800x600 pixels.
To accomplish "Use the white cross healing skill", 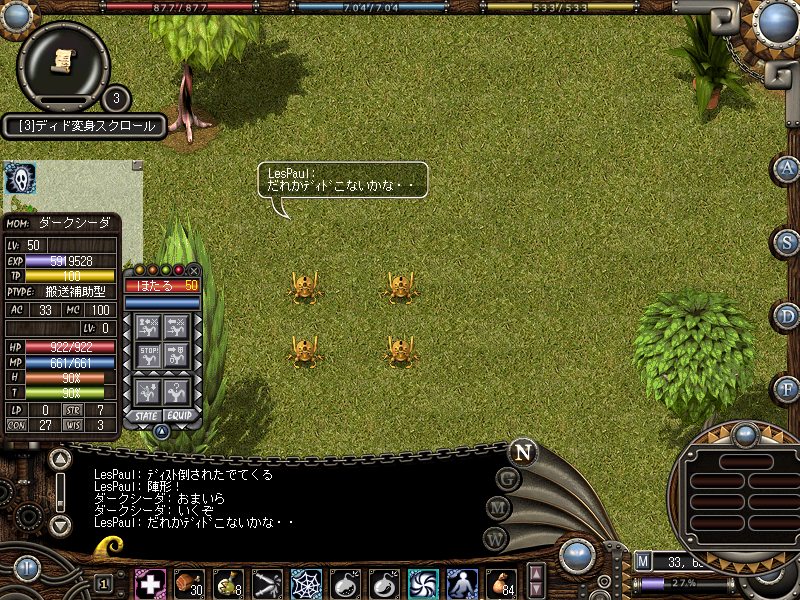I will pos(150,583).
